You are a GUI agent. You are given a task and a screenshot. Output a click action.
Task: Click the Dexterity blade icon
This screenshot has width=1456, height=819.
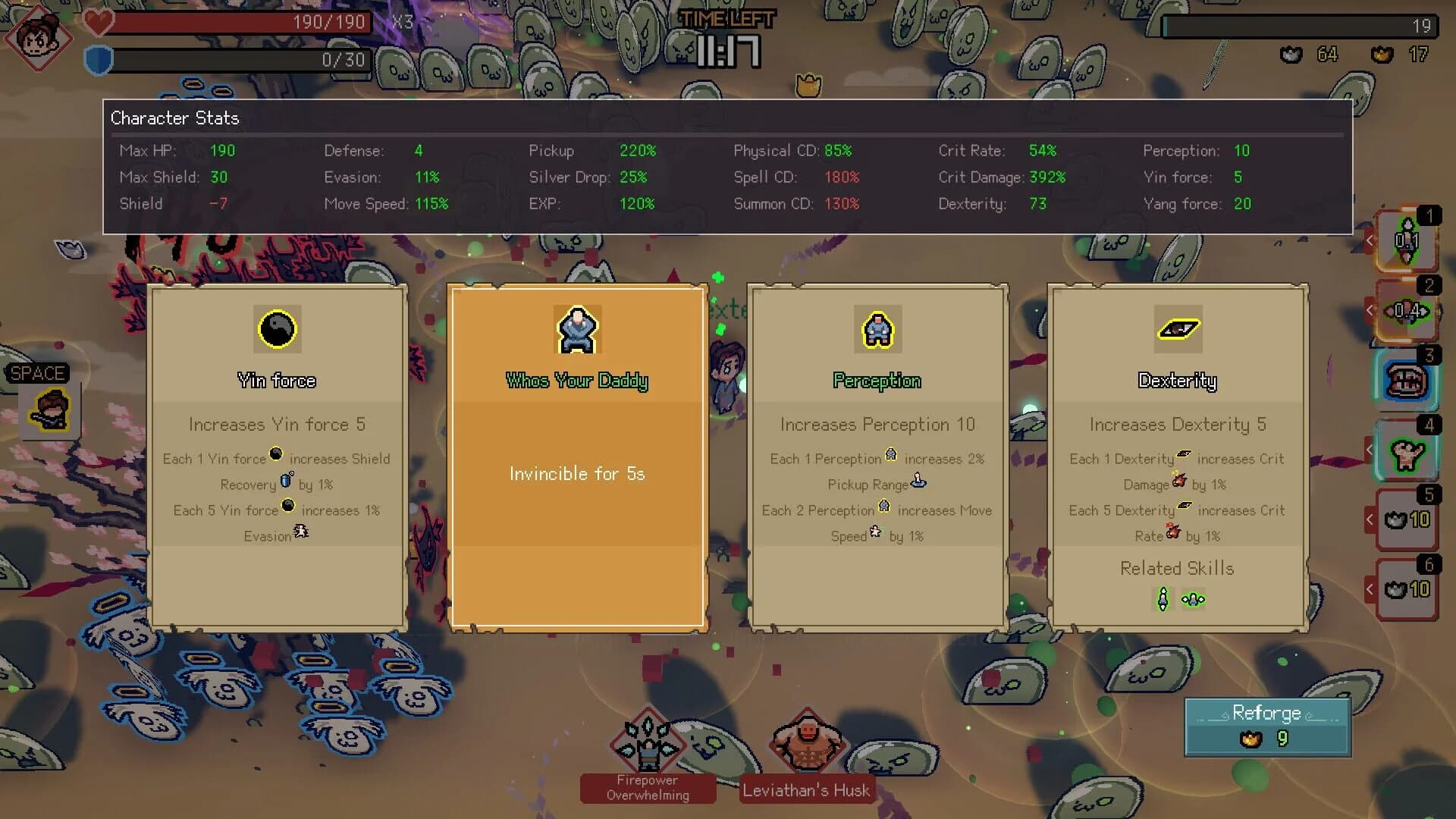[1177, 329]
